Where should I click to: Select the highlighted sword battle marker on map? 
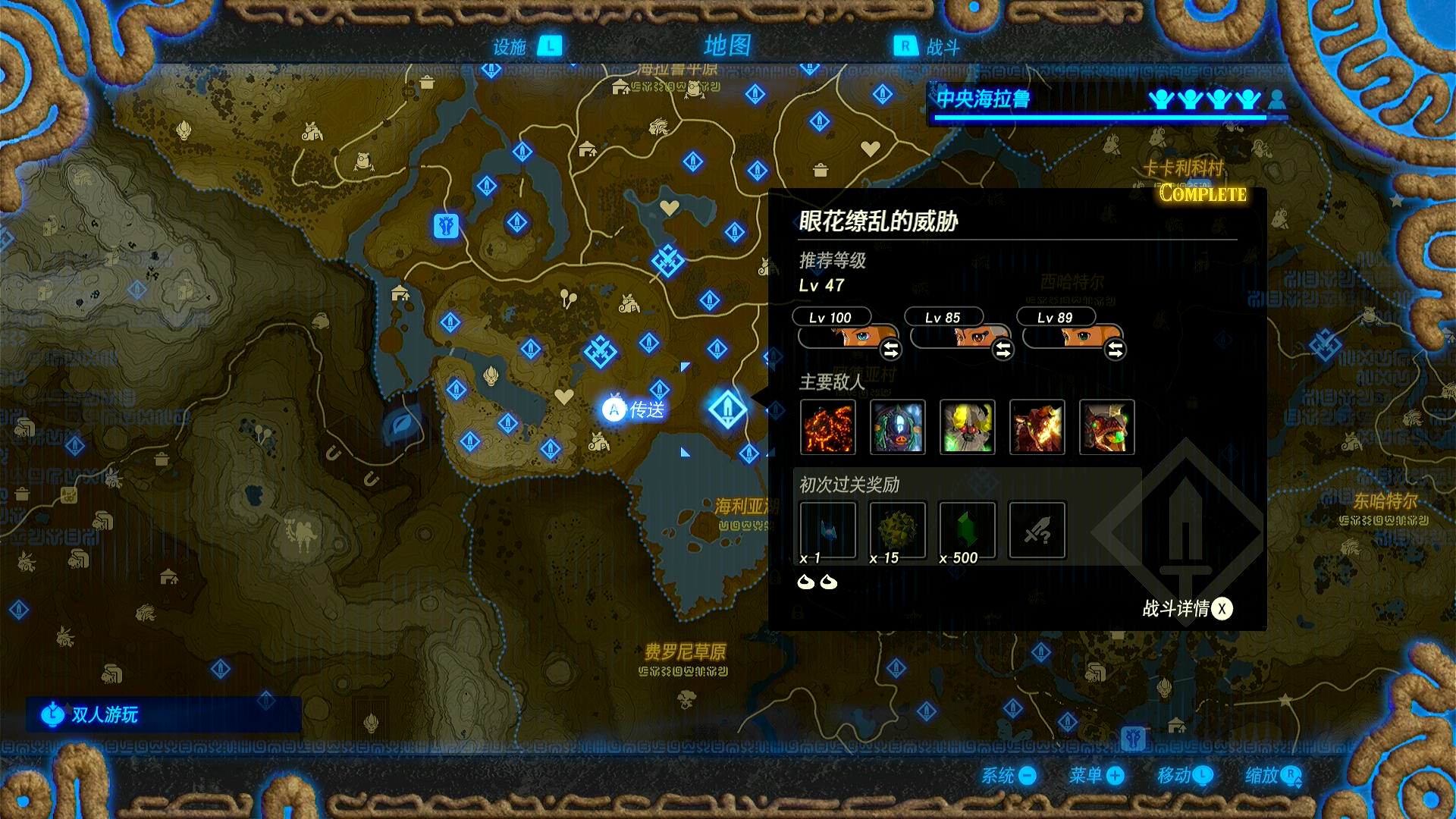point(727,409)
